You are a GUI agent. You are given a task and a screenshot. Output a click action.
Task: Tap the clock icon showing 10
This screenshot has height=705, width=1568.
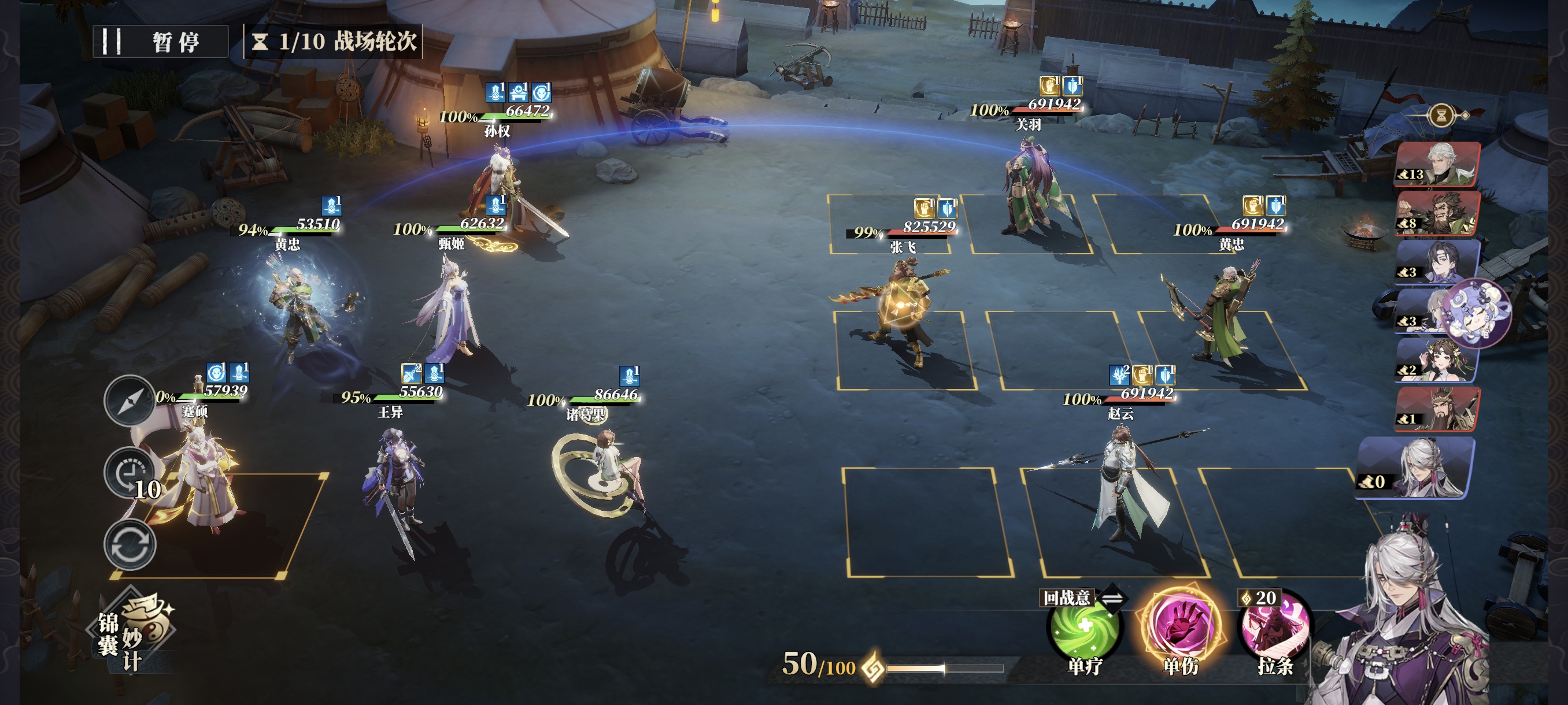click(130, 473)
